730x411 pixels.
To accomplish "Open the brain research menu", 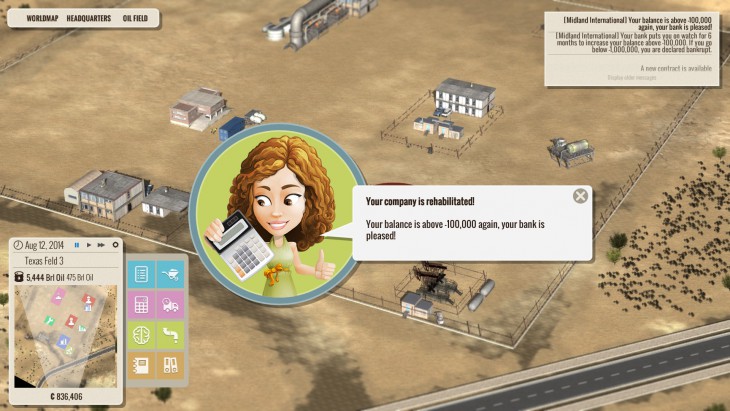I will [141, 335].
